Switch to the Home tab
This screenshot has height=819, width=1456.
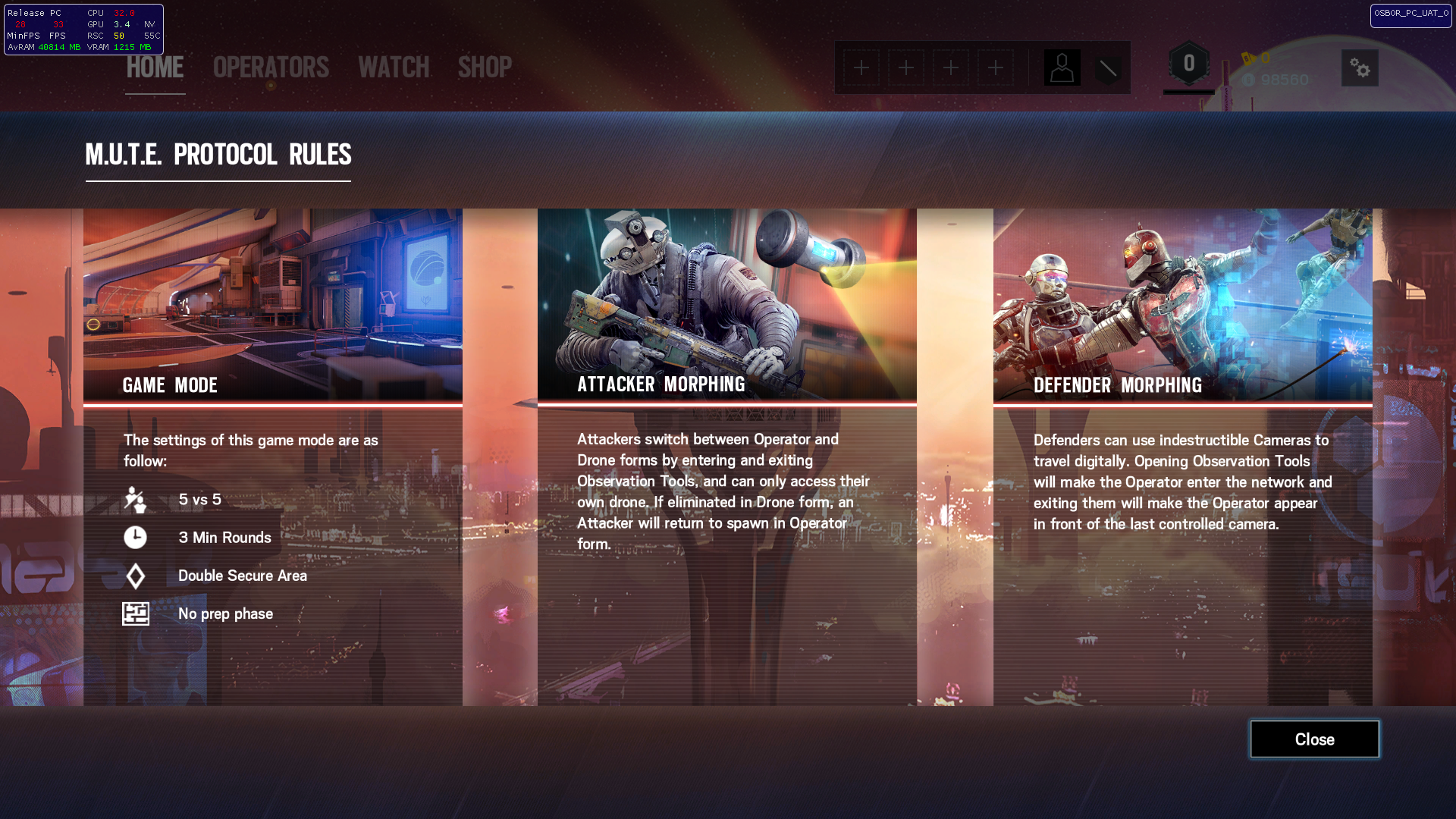point(155,67)
